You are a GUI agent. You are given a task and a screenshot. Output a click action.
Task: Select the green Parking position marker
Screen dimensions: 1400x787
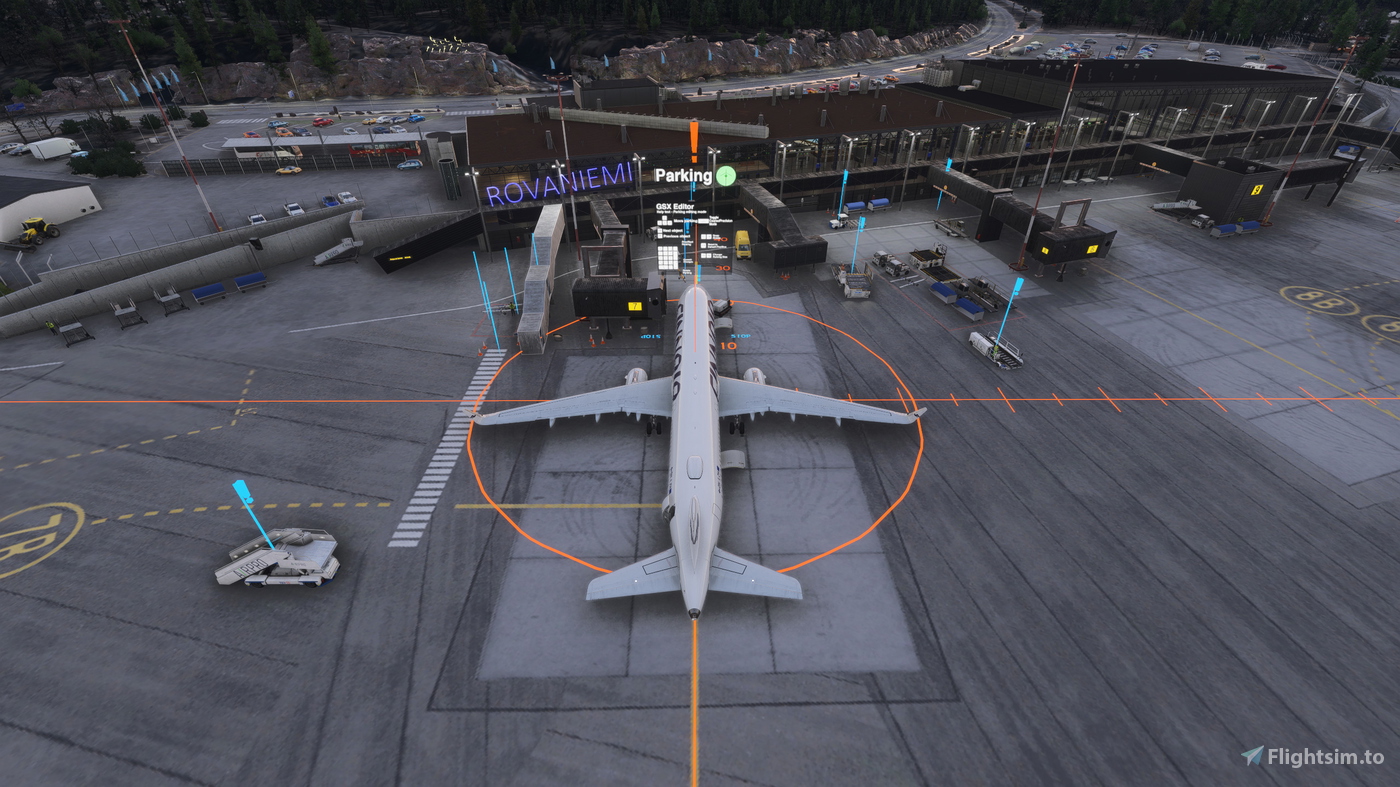pos(726,176)
